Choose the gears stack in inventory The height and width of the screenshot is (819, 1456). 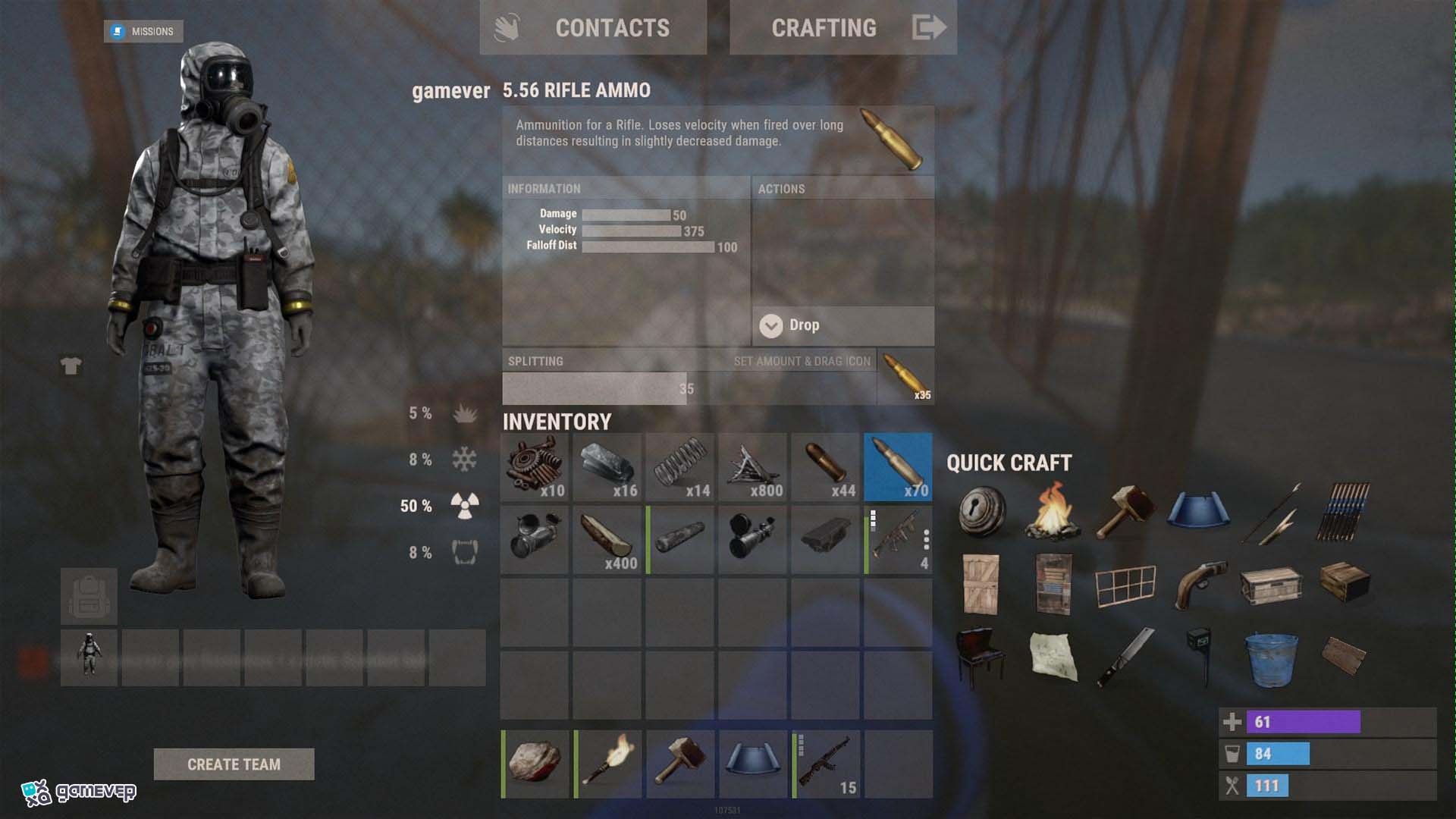click(x=535, y=467)
